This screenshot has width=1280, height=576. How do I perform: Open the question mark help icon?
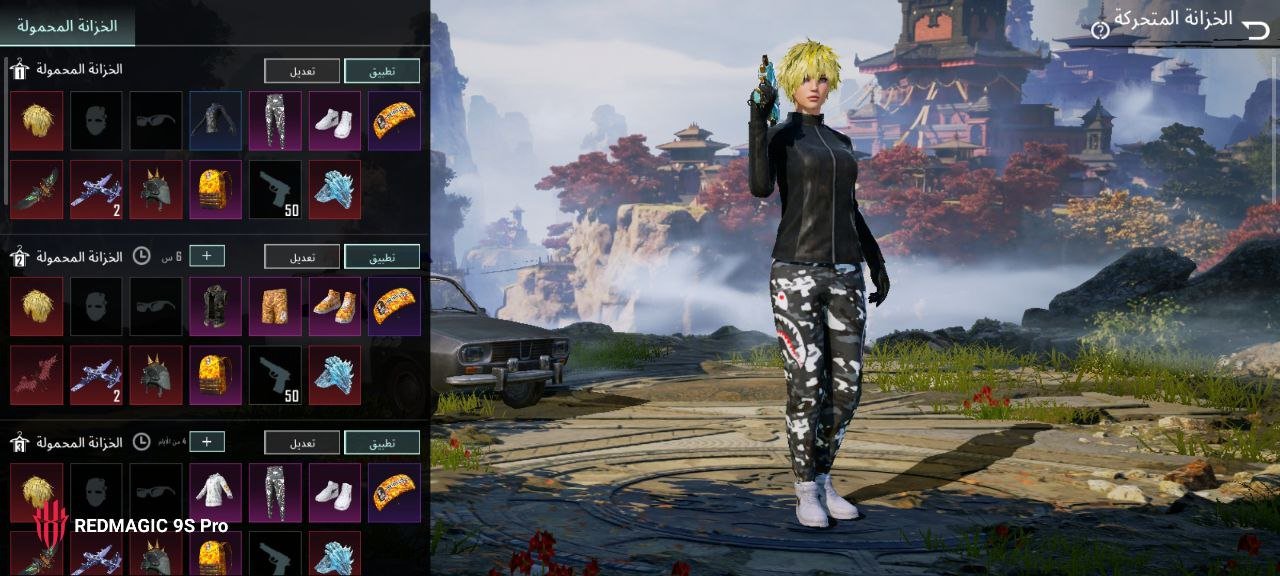(x=1100, y=30)
